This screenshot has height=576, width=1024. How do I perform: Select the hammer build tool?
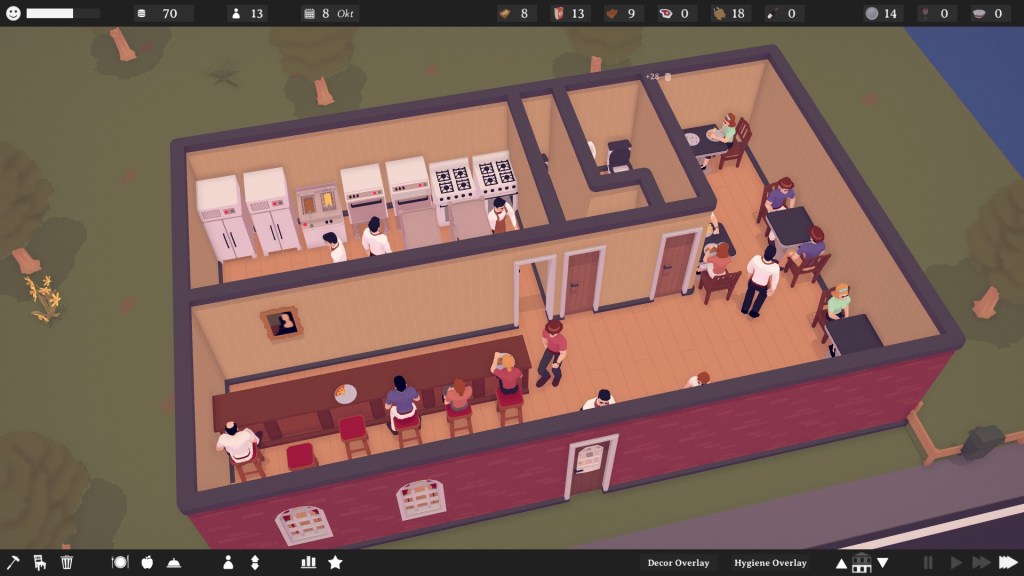tap(13, 562)
